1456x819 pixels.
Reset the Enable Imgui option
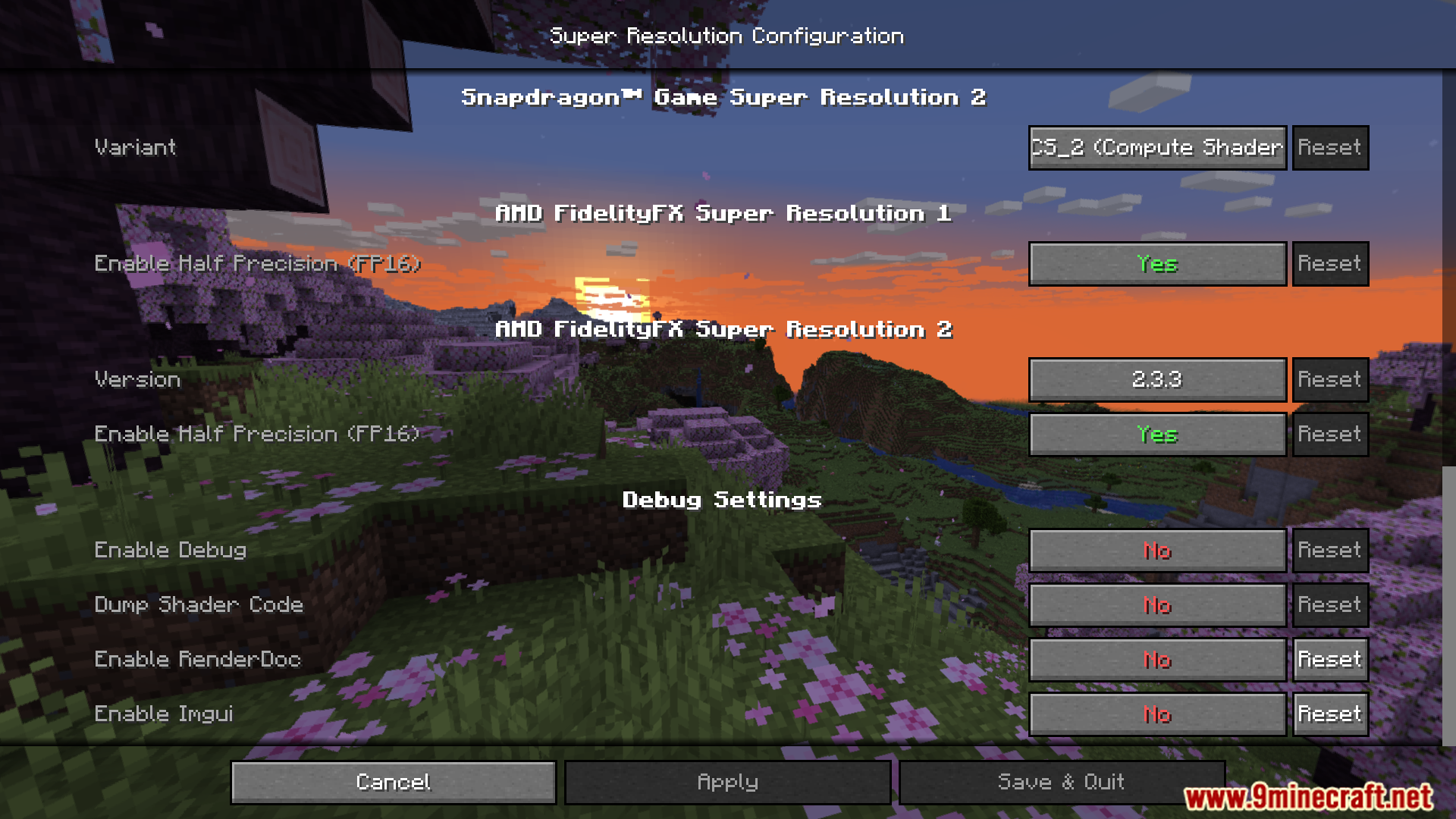(x=1329, y=714)
